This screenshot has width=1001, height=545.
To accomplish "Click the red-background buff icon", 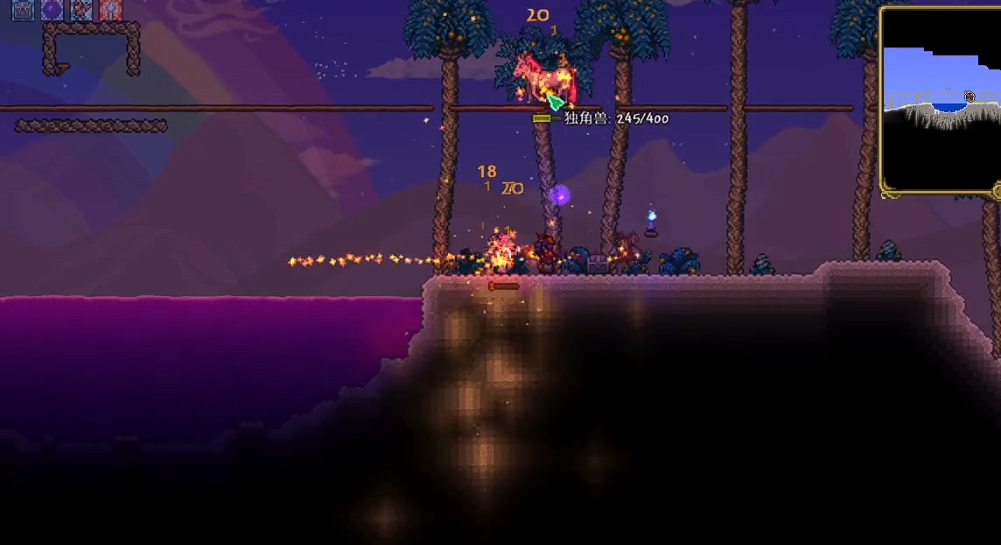I will pos(111,10).
